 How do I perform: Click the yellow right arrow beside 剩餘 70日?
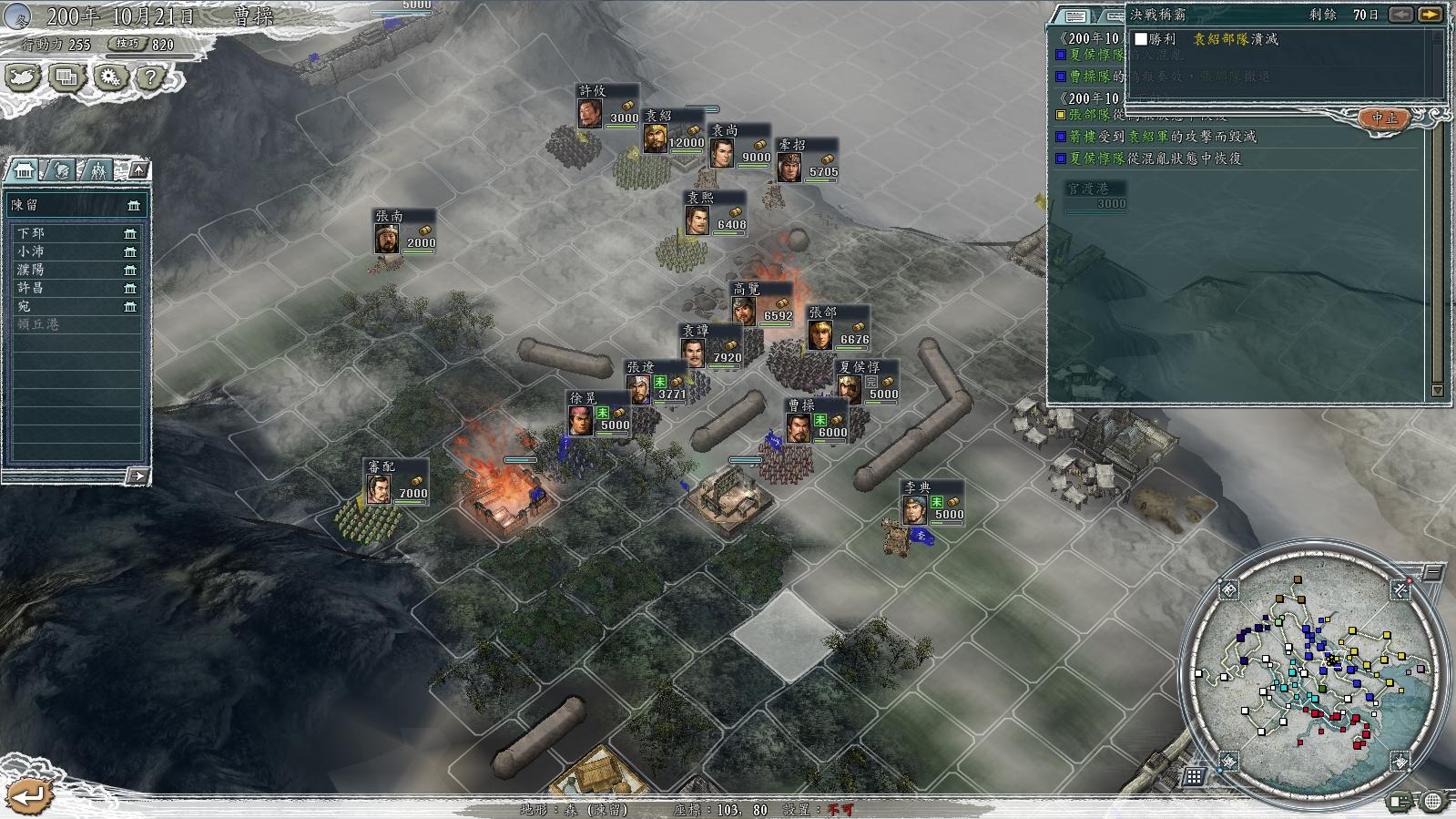(1431, 15)
